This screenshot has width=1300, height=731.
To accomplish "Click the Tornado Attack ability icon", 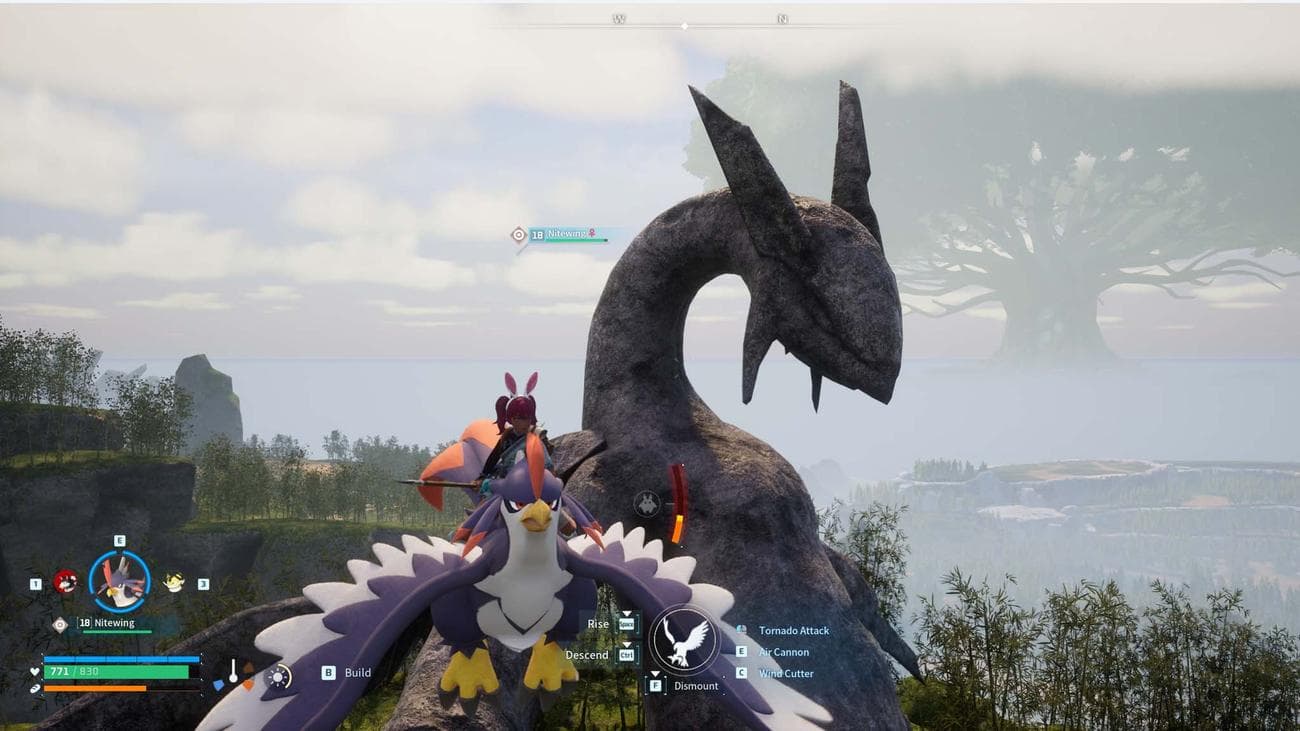I will click(740, 630).
